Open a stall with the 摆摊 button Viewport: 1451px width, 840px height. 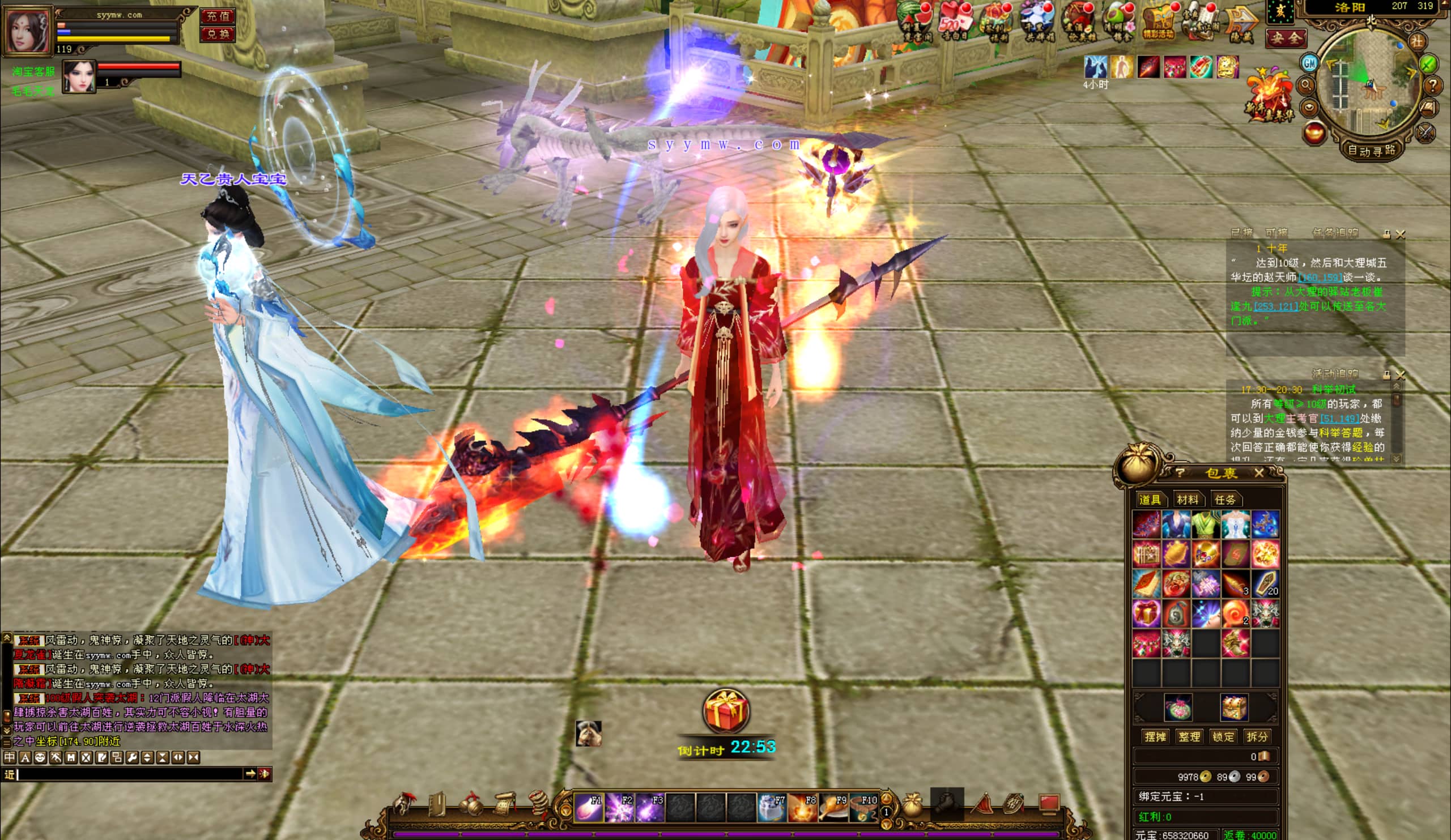[x=1155, y=736]
